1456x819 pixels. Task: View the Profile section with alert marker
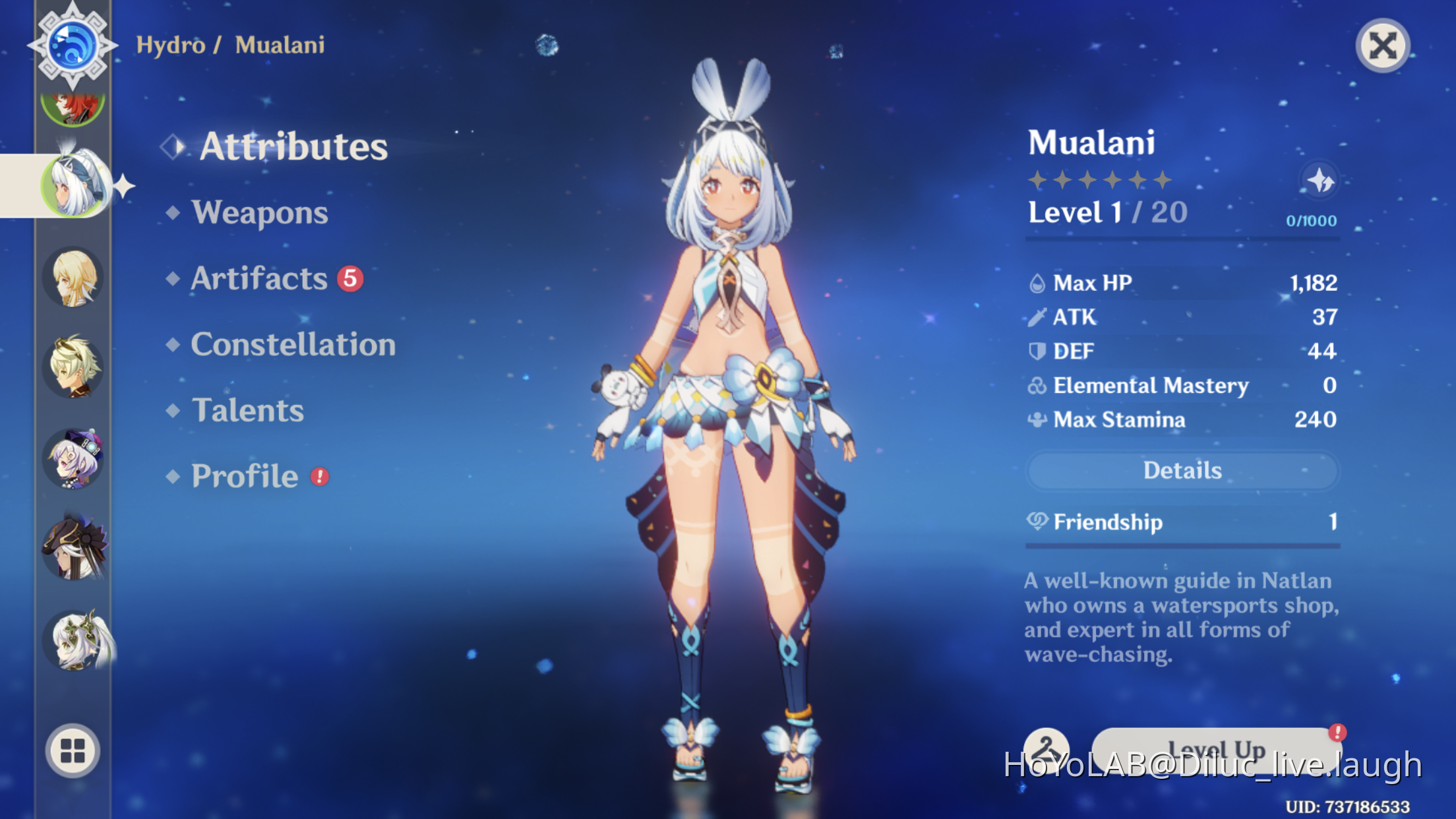244,476
